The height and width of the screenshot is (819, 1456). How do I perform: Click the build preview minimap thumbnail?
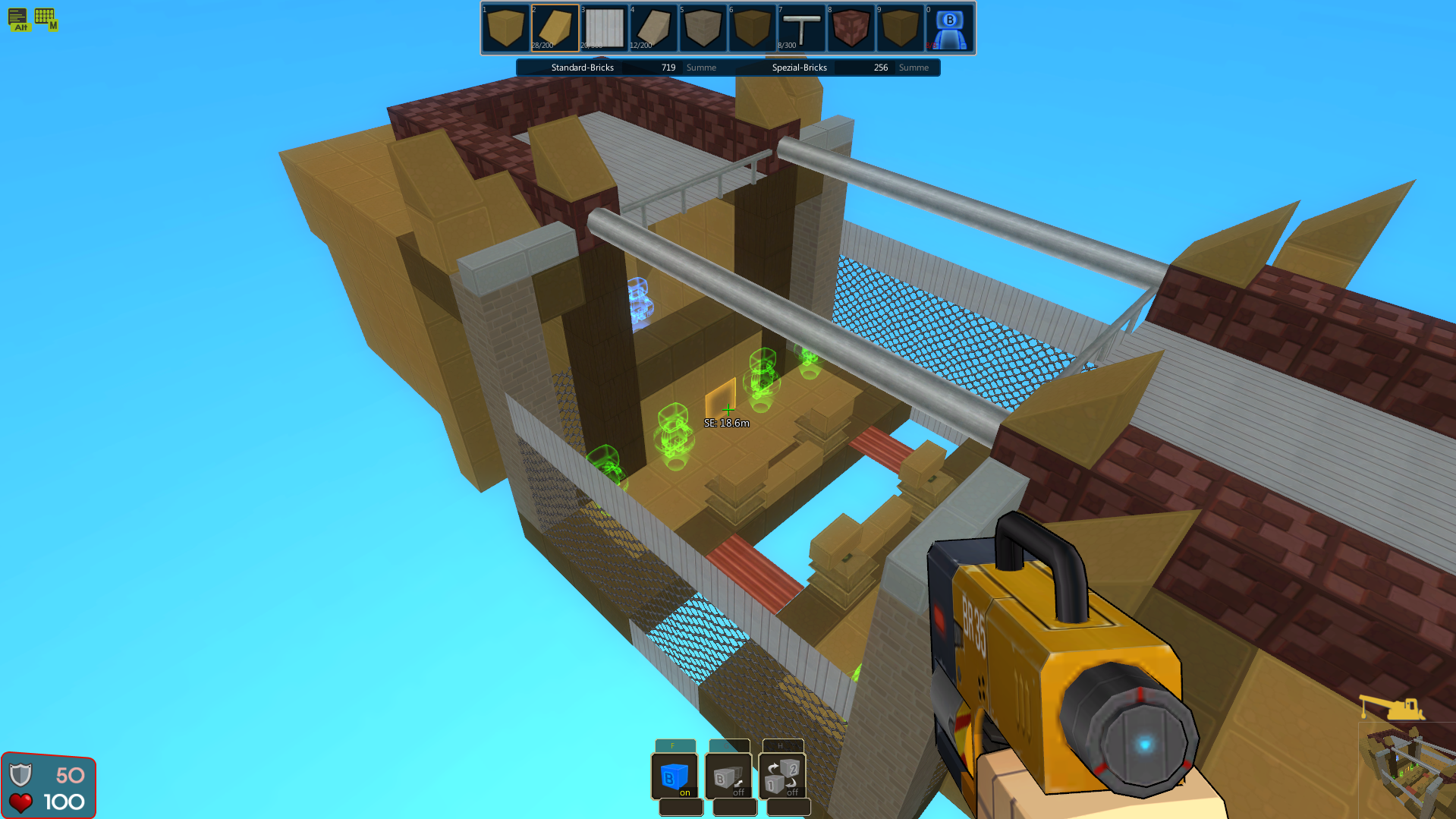[x=1406, y=770]
